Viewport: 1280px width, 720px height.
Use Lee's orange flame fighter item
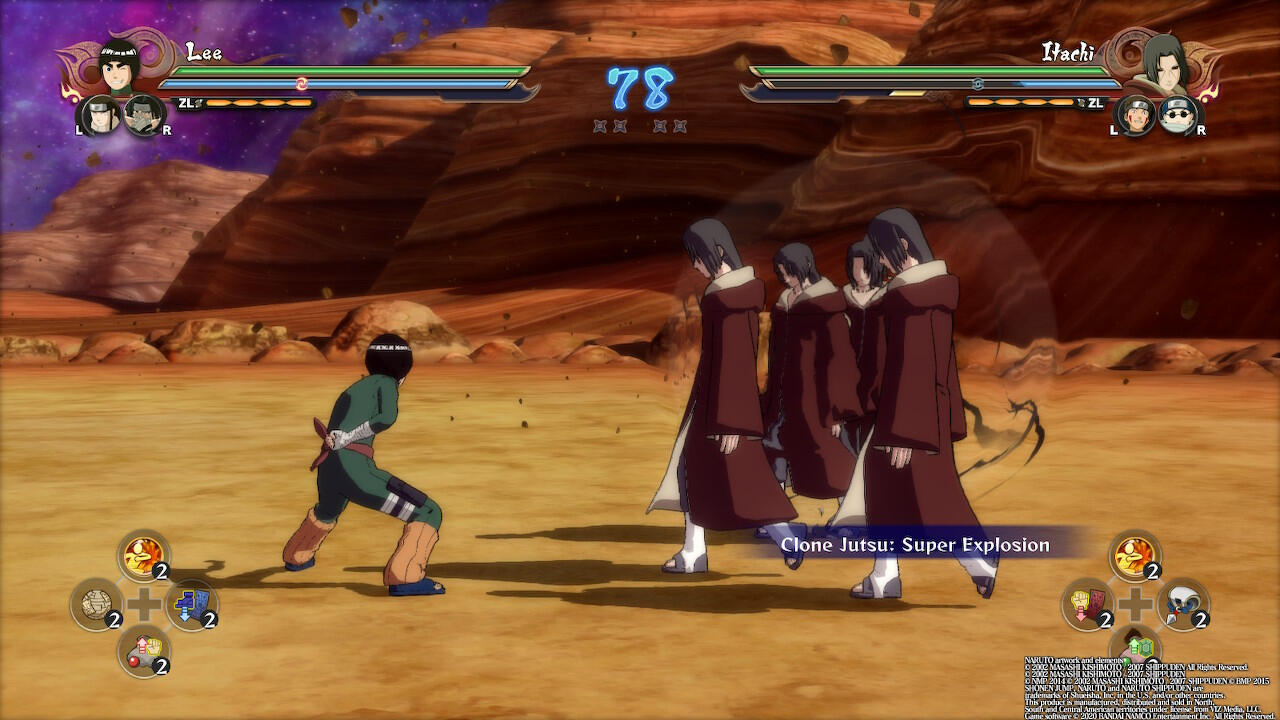tap(144, 555)
